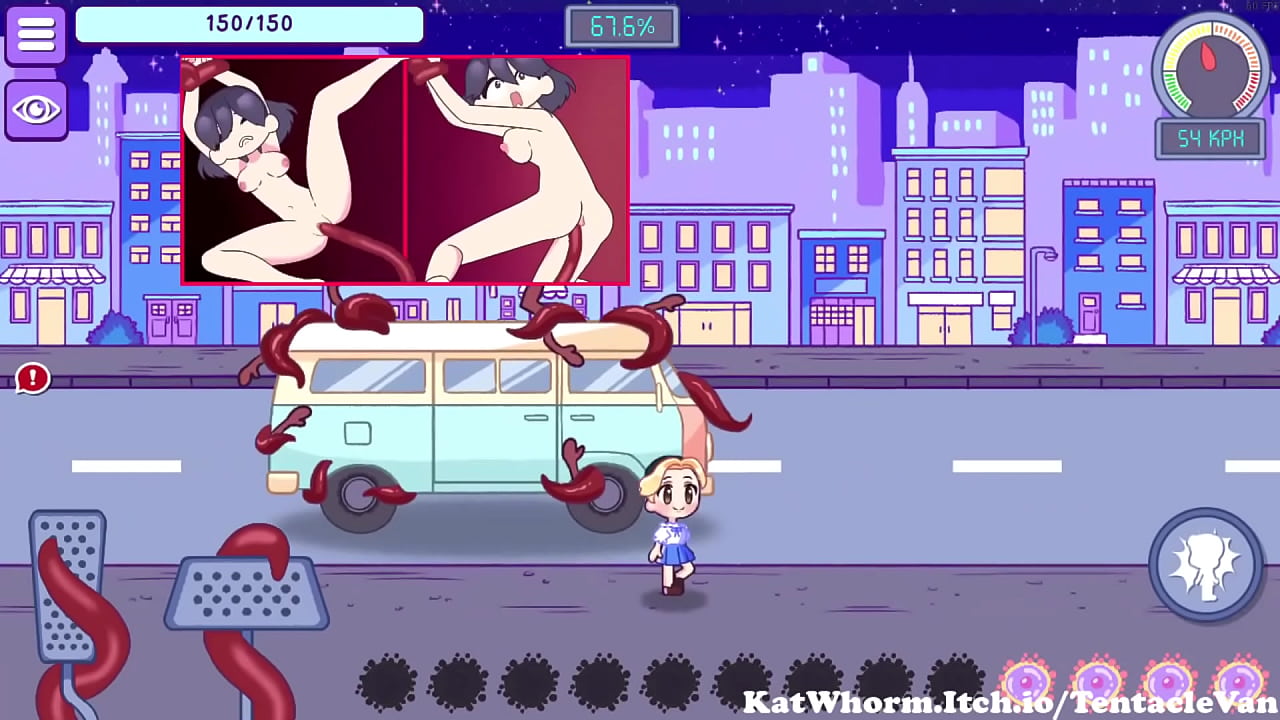The image size is (1280, 720).
Task: Toggle the eye visibility button
Action: tap(36, 109)
